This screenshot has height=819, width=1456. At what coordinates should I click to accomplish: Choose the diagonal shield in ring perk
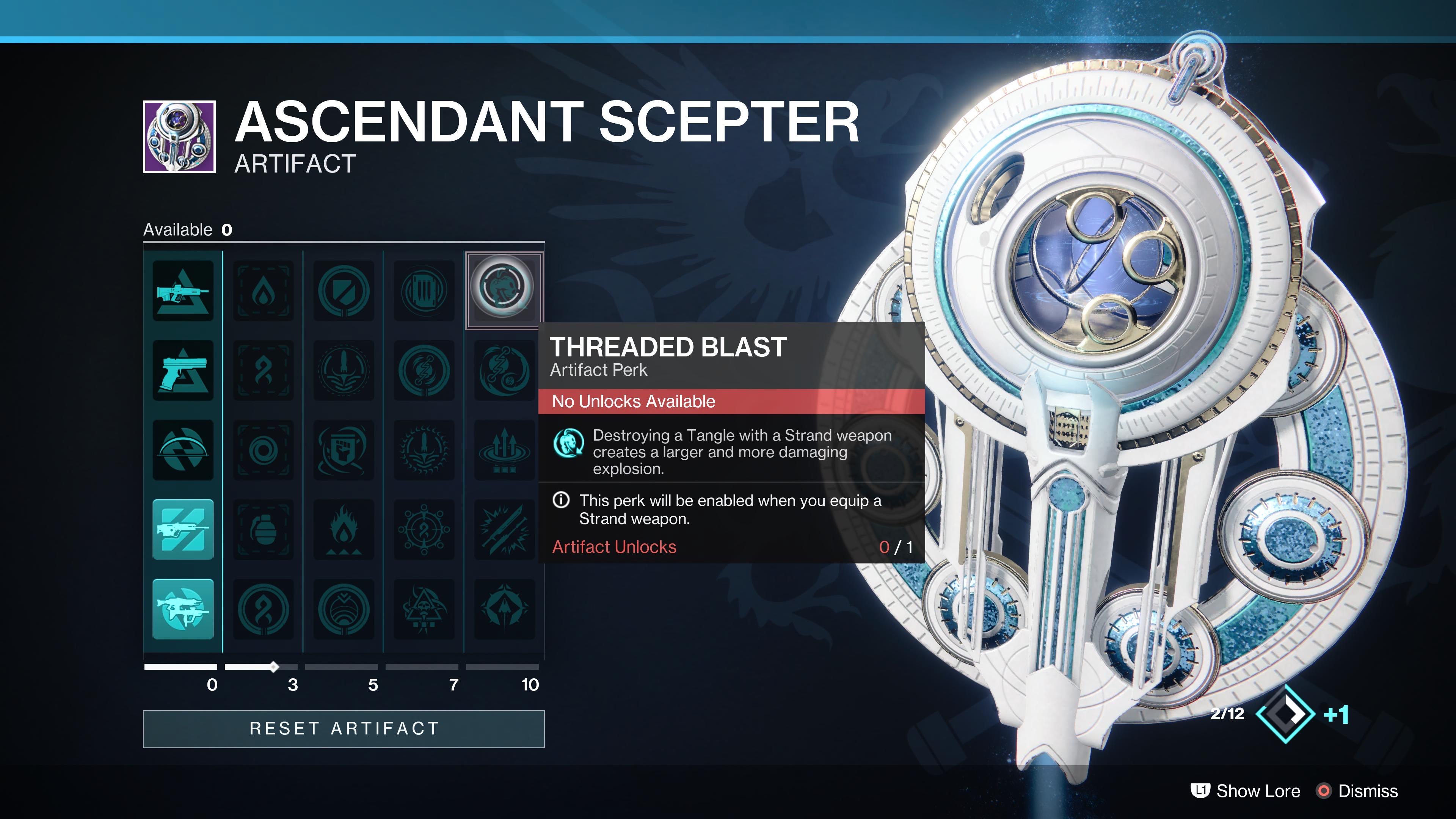344,291
